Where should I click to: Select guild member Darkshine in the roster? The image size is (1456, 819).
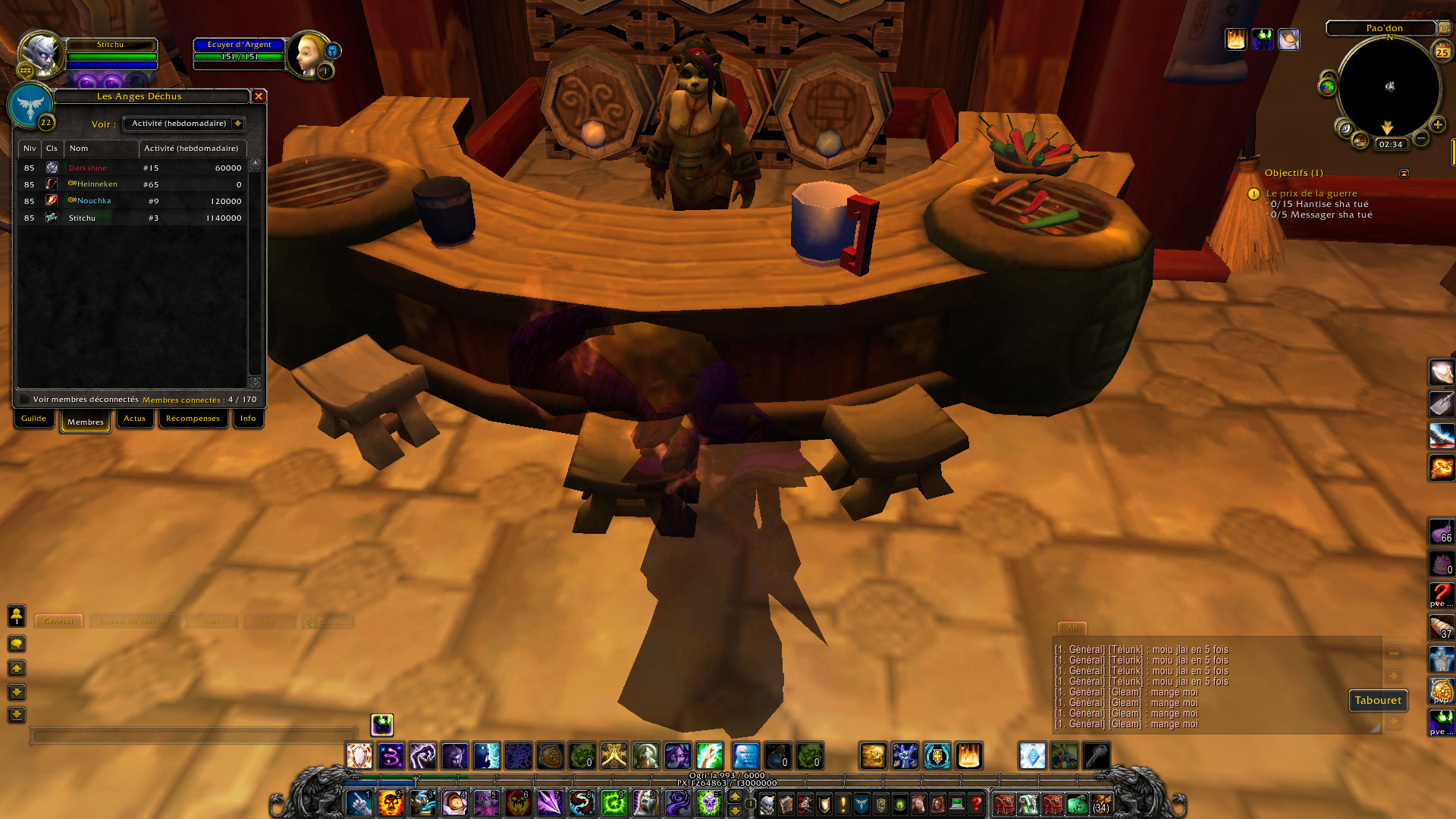coord(88,168)
